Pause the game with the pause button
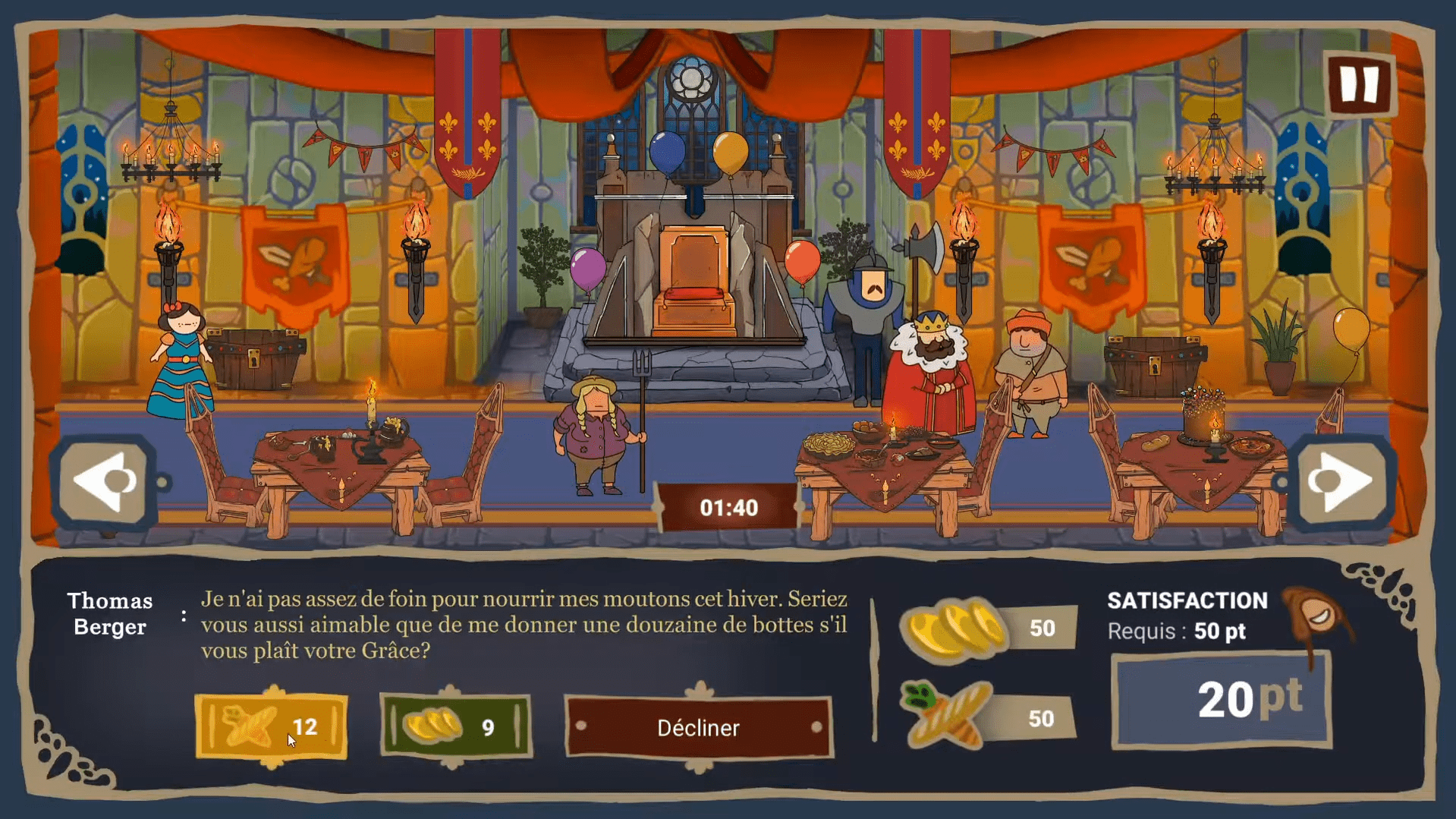Screen dimensions: 1456x819 click(x=1360, y=84)
